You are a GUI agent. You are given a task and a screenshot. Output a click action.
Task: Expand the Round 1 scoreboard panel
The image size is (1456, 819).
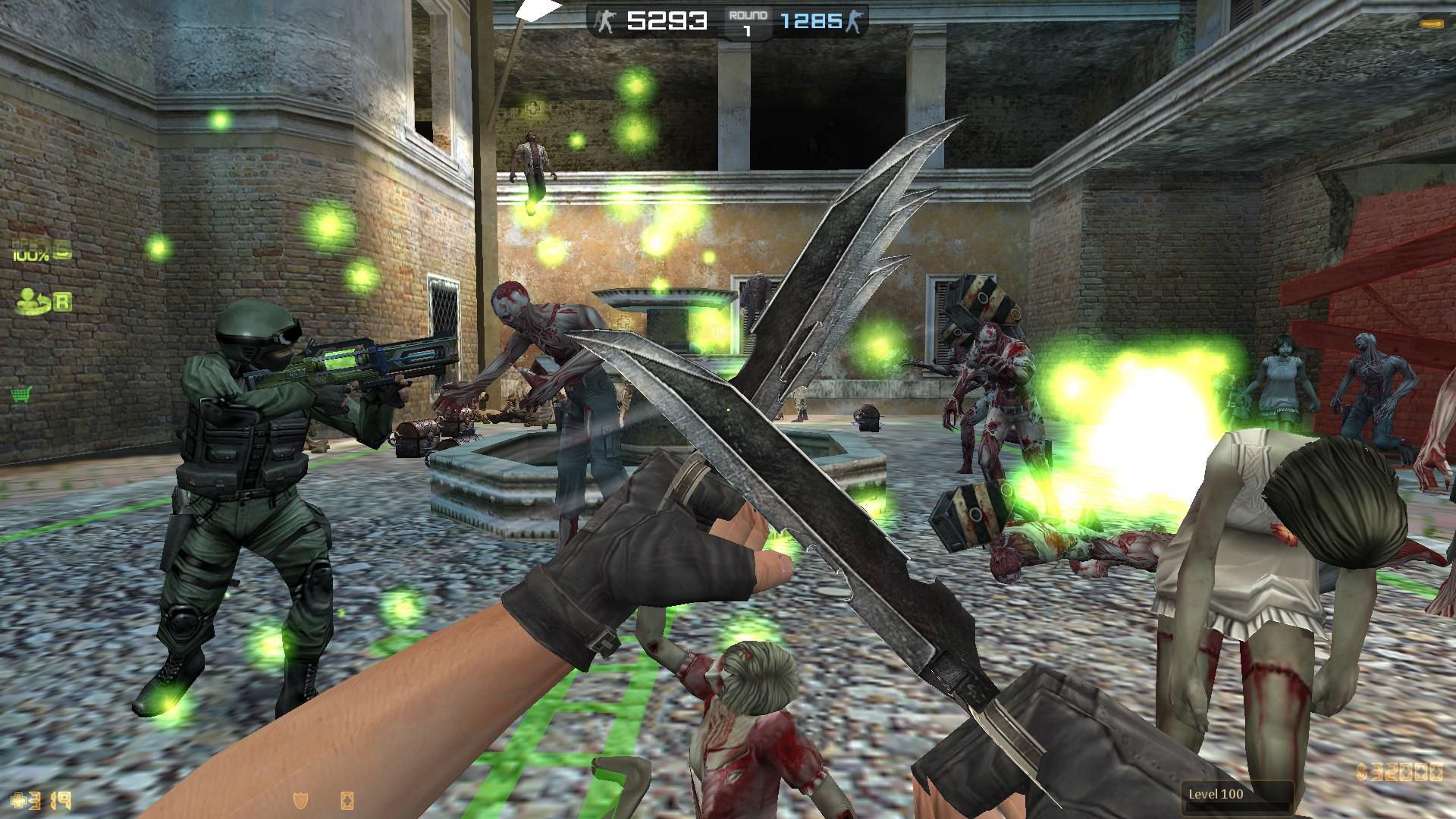tap(747, 20)
